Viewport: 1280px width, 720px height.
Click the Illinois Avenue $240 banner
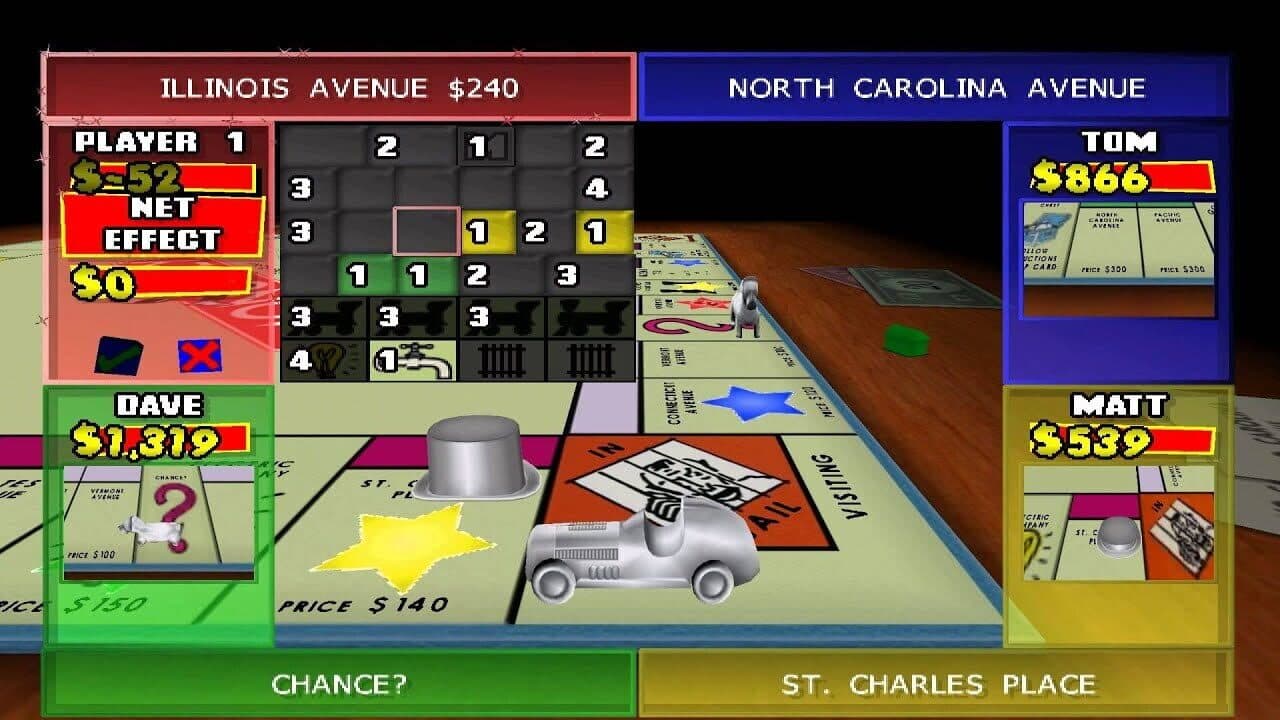(337, 86)
